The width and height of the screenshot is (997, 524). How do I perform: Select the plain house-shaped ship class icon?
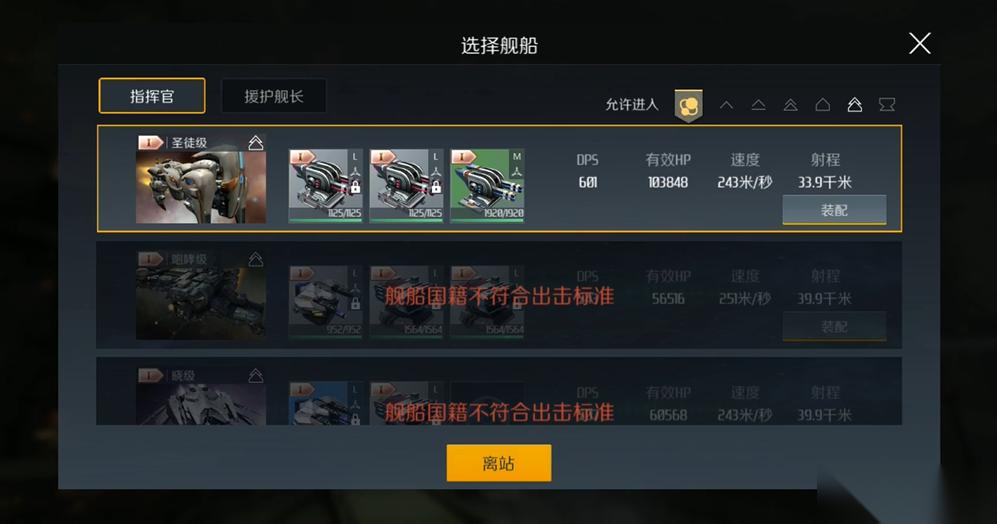(822, 104)
